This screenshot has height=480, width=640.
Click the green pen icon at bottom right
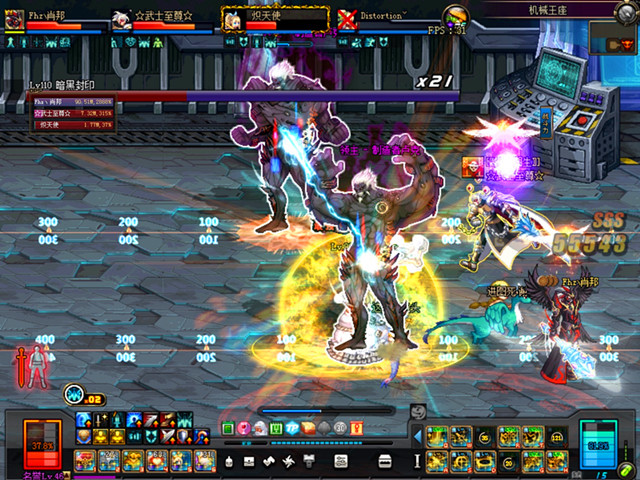pos(626,467)
